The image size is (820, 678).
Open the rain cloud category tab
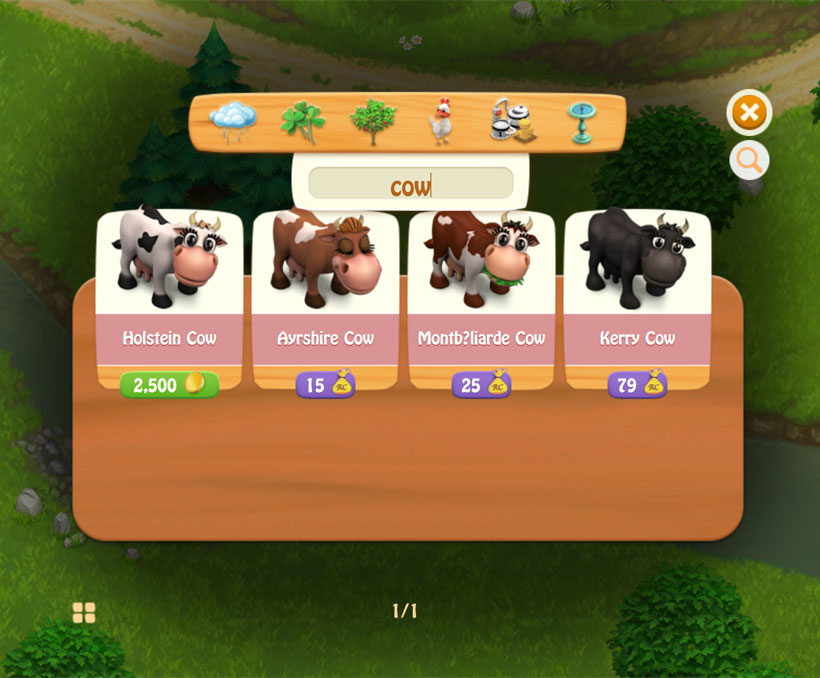232,122
